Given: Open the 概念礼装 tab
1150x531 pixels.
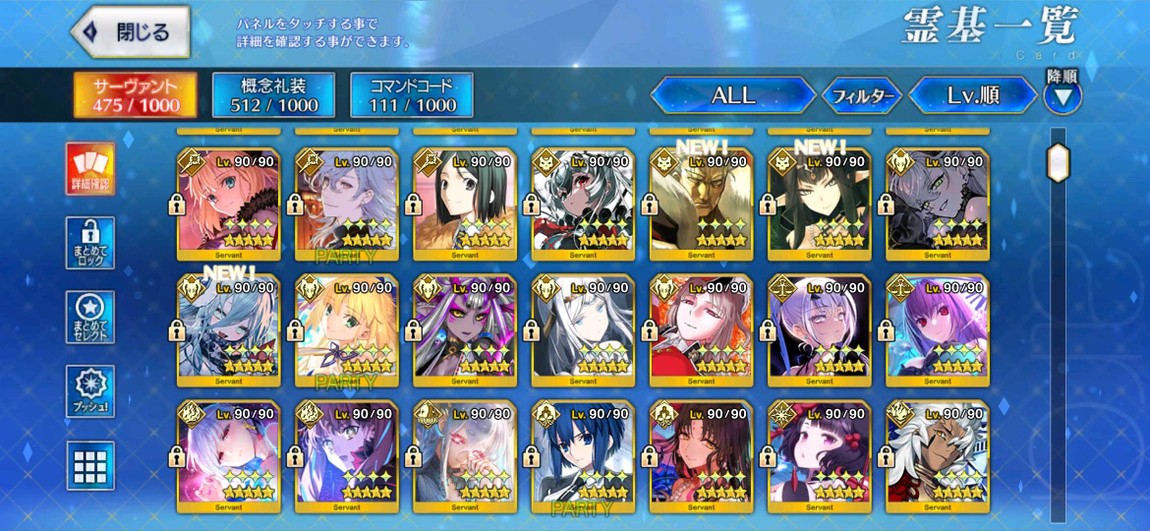Looking at the screenshot, I should point(273,95).
